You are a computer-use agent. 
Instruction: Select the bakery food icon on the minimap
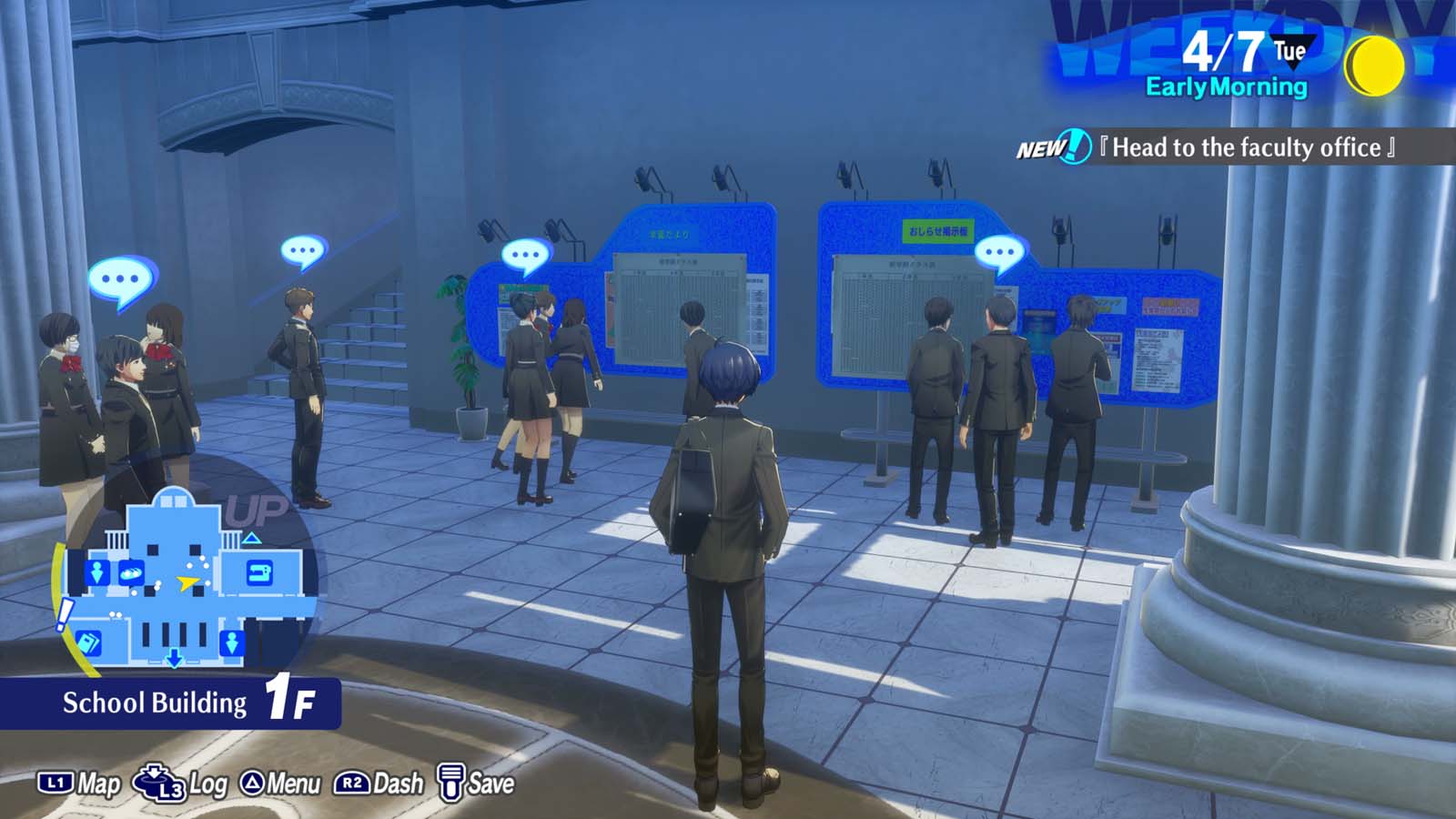[131, 571]
